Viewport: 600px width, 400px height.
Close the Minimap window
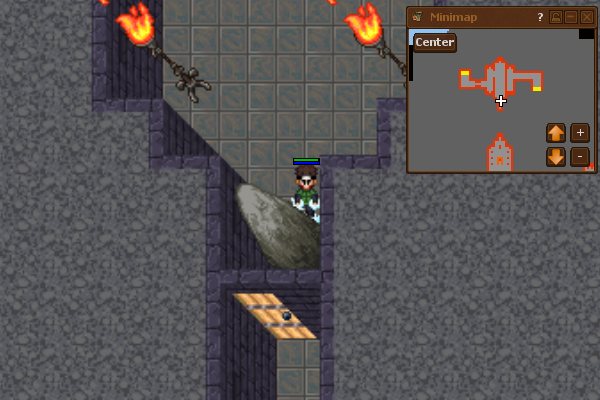coord(585,17)
